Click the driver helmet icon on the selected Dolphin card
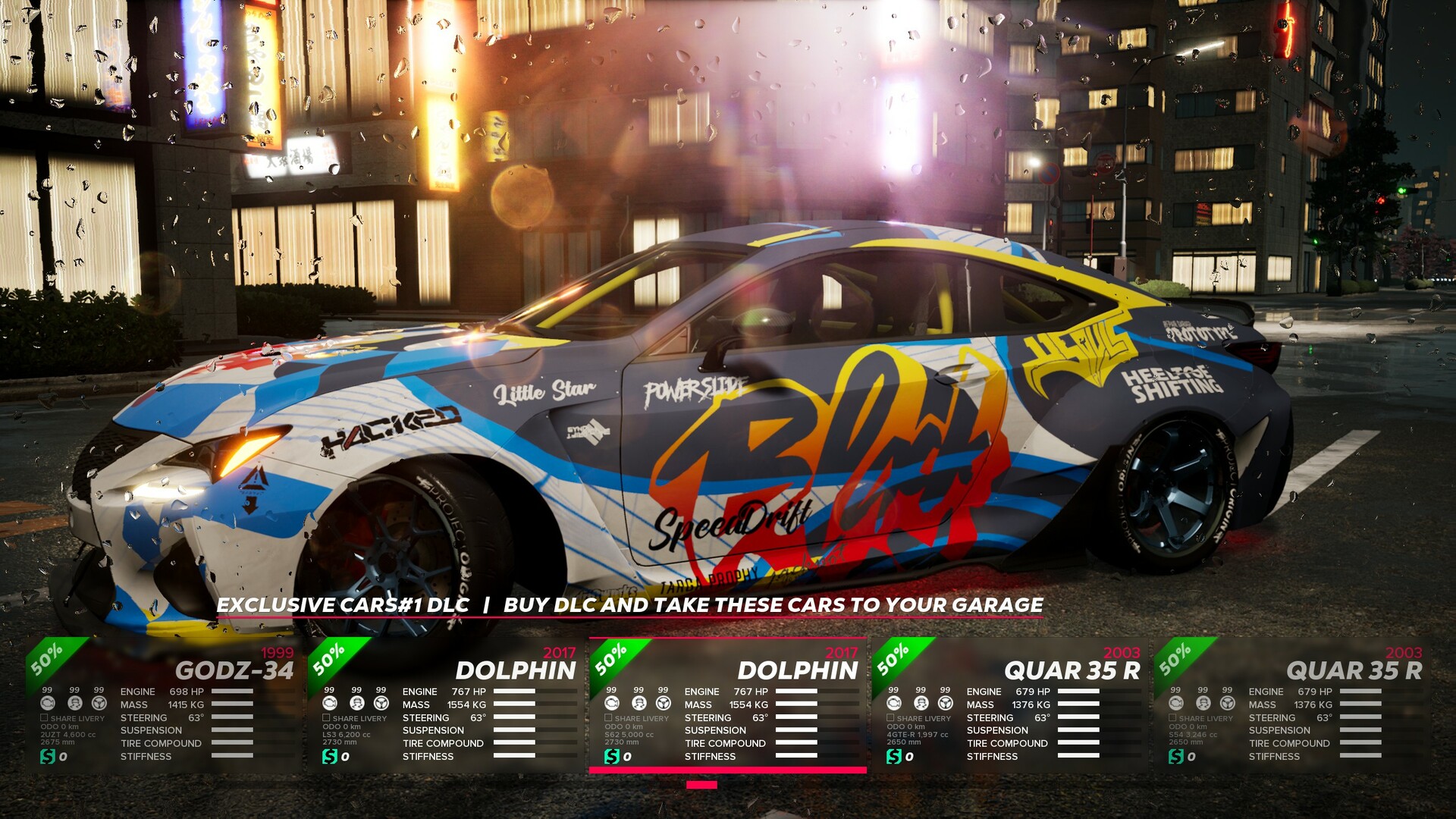The height and width of the screenshot is (819, 1456). point(639,703)
